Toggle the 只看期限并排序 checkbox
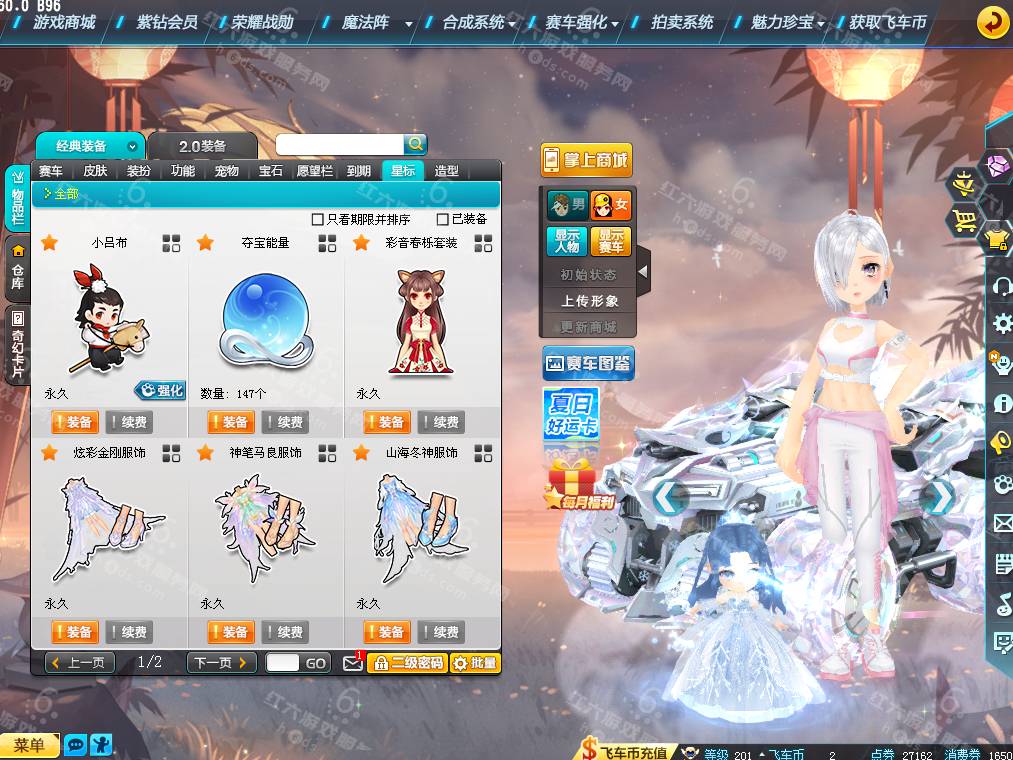Image resolution: width=1013 pixels, height=760 pixels. (318, 219)
